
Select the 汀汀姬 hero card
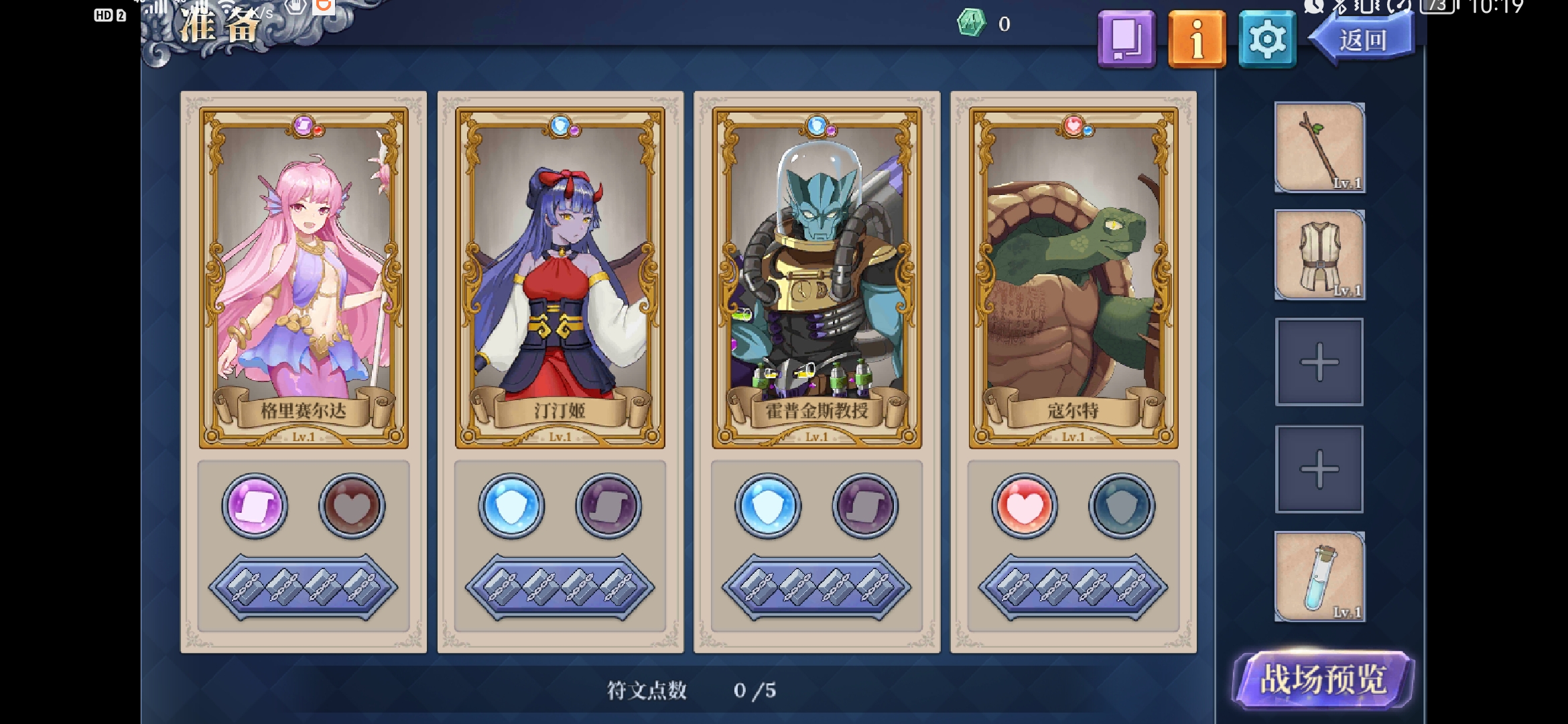[560, 278]
